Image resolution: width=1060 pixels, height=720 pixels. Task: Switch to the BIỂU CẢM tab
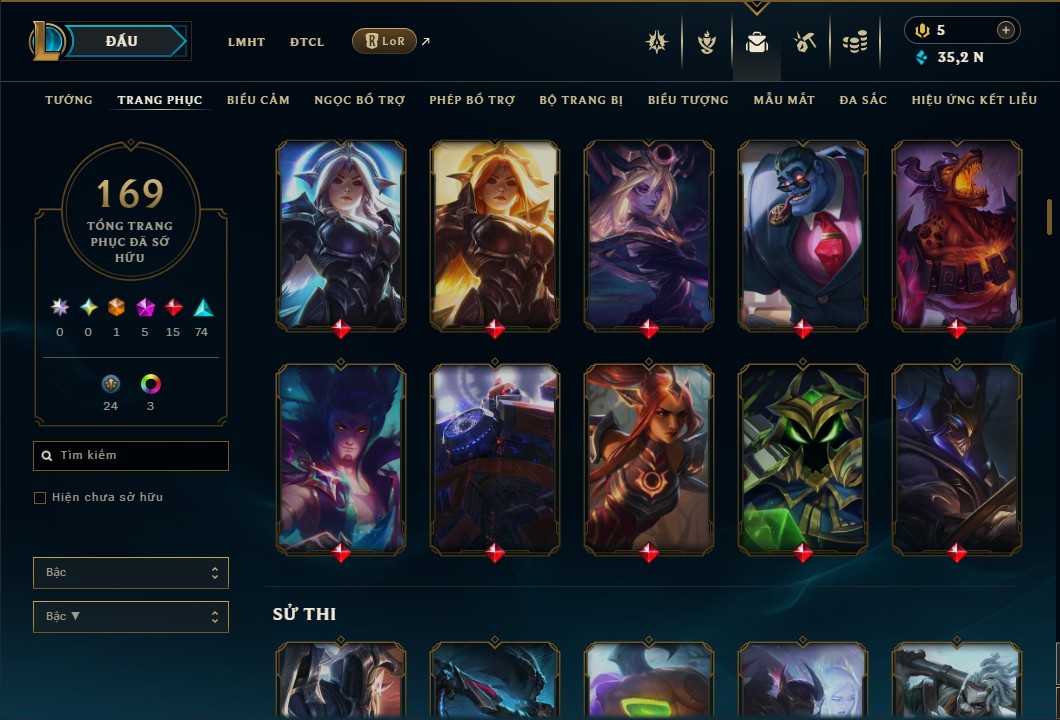tap(258, 100)
